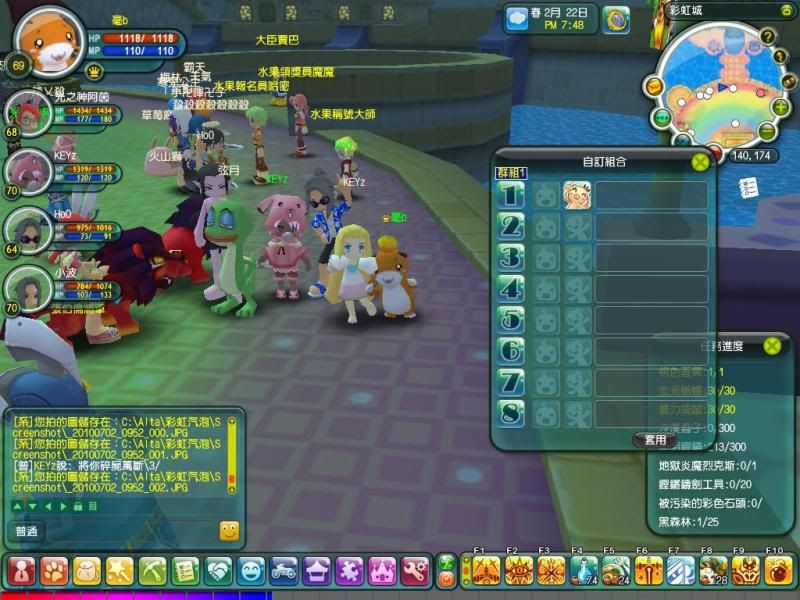Close the 自訂組合 custom combo window
Image resolution: width=800 pixels, height=600 pixels.
[700, 160]
